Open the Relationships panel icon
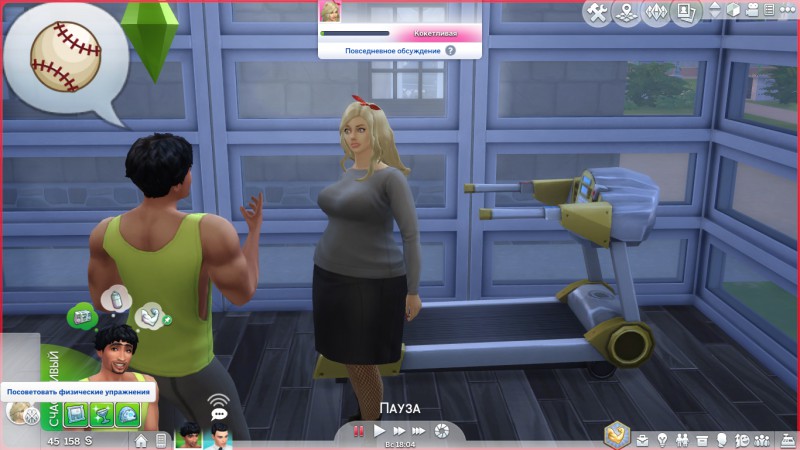The width and height of the screenshot is (800, 450). click(x=681, y=440)
